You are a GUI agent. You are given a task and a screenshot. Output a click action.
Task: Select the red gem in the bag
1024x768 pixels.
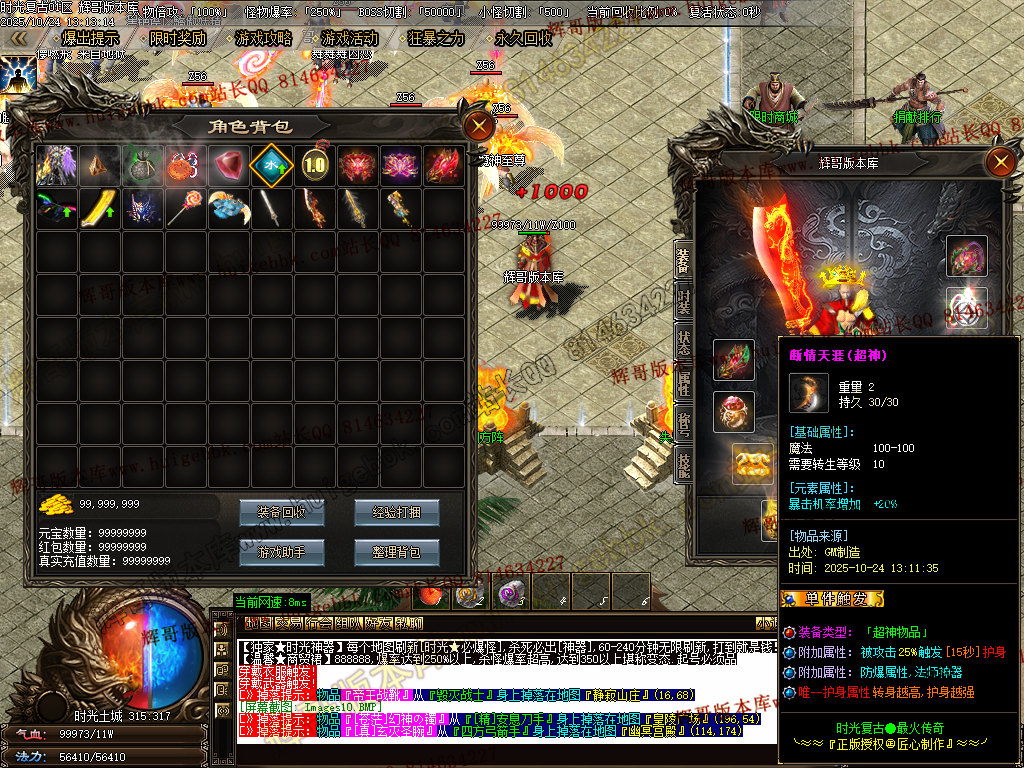pos(228,165)
